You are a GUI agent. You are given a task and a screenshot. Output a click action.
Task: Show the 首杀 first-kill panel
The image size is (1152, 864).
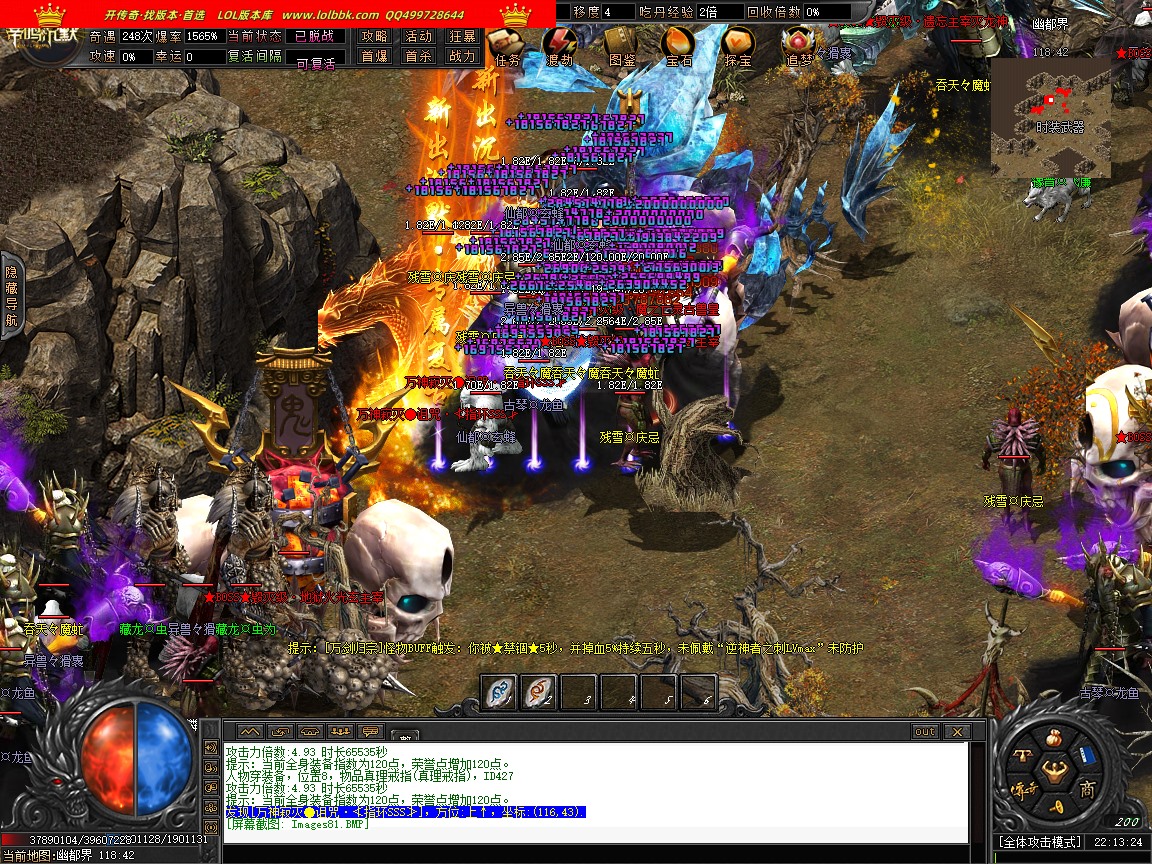(419, 56)
